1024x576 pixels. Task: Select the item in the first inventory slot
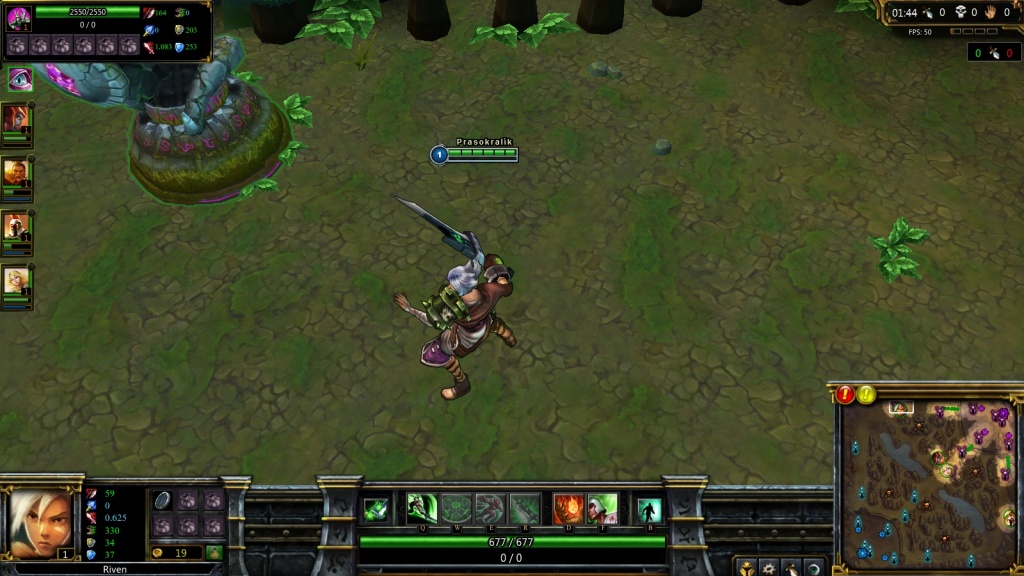tap(163, 501)
